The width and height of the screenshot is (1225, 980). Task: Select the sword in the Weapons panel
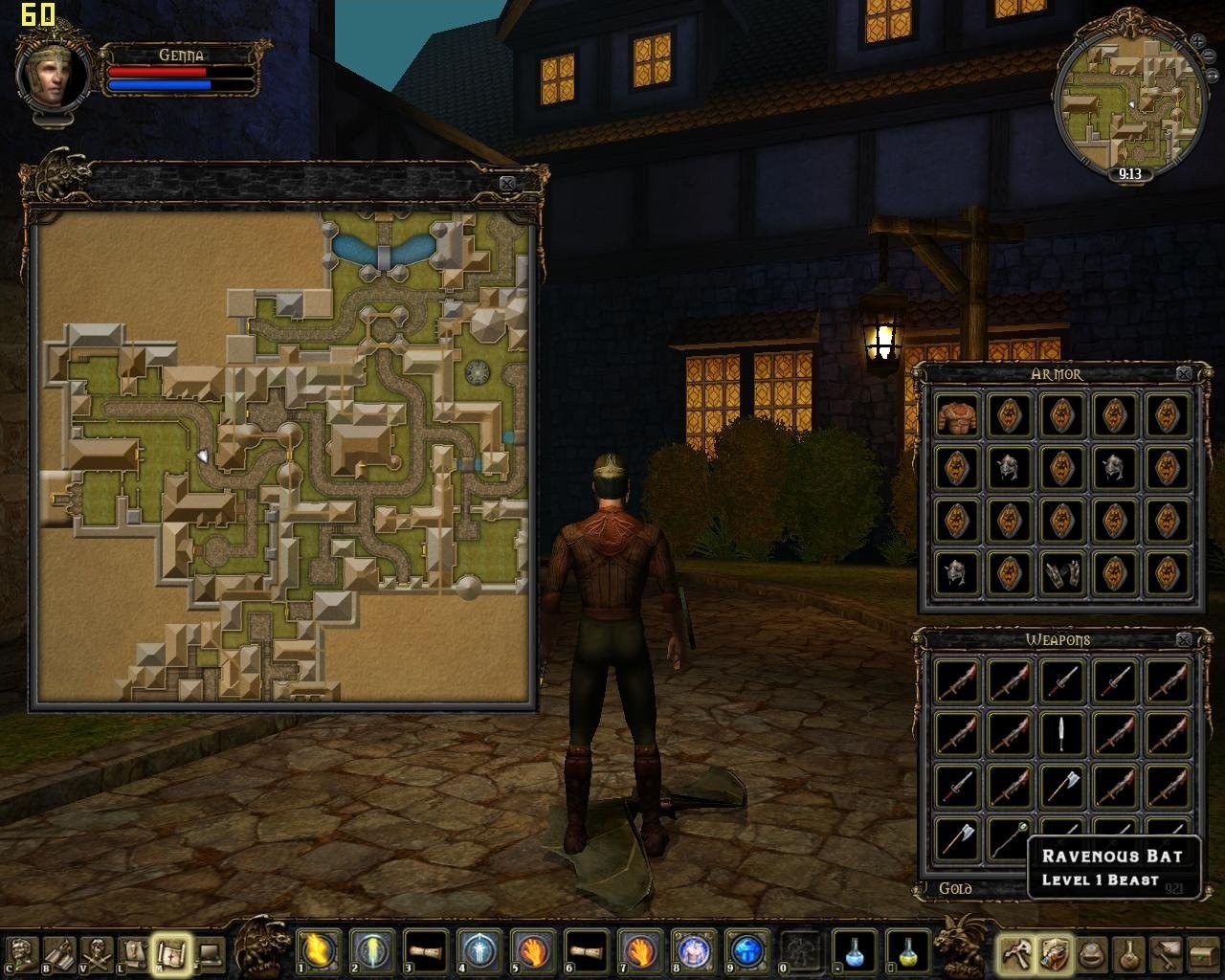coord(1061,735)
